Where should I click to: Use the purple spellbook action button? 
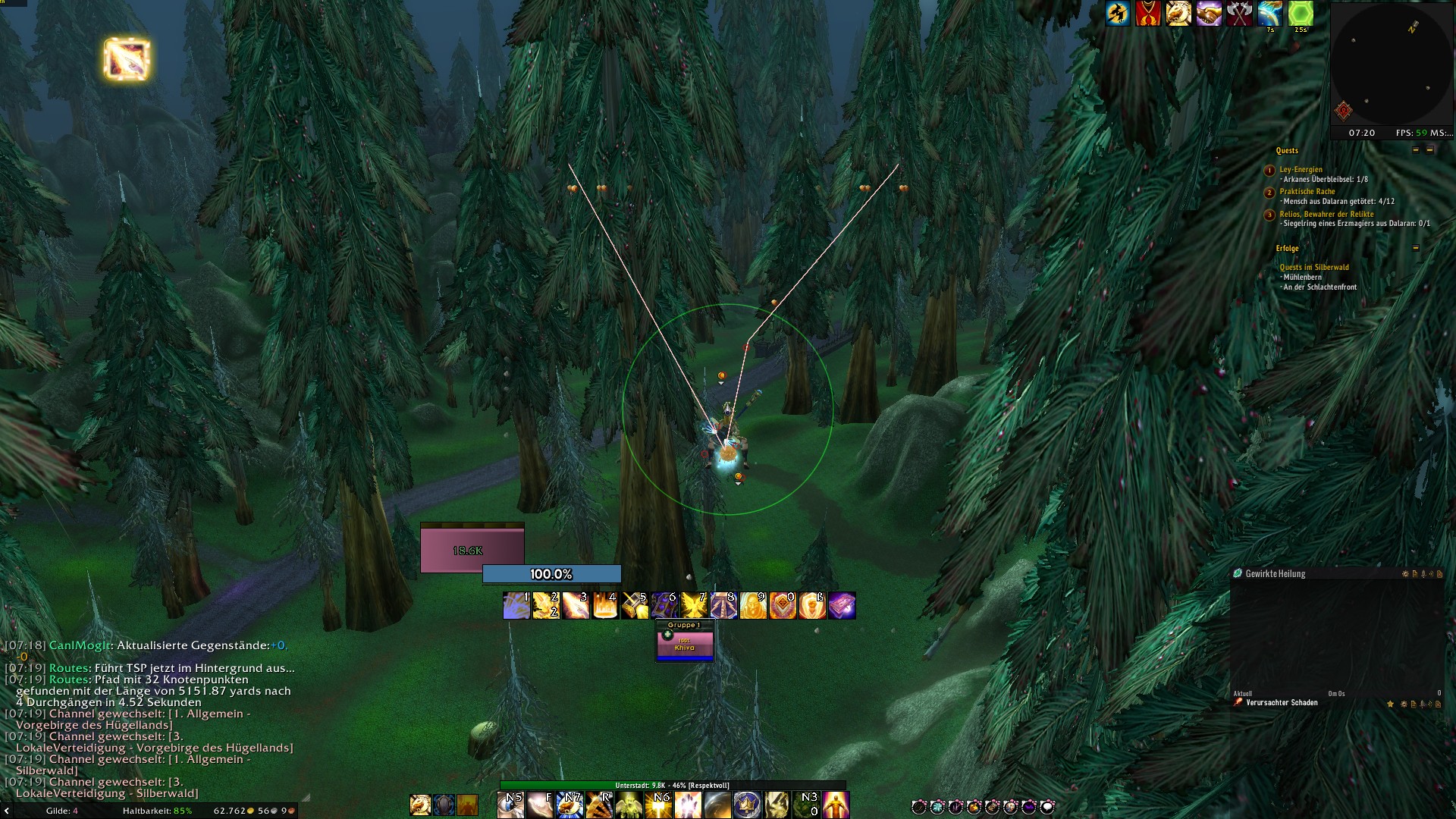tap(842, 606)
